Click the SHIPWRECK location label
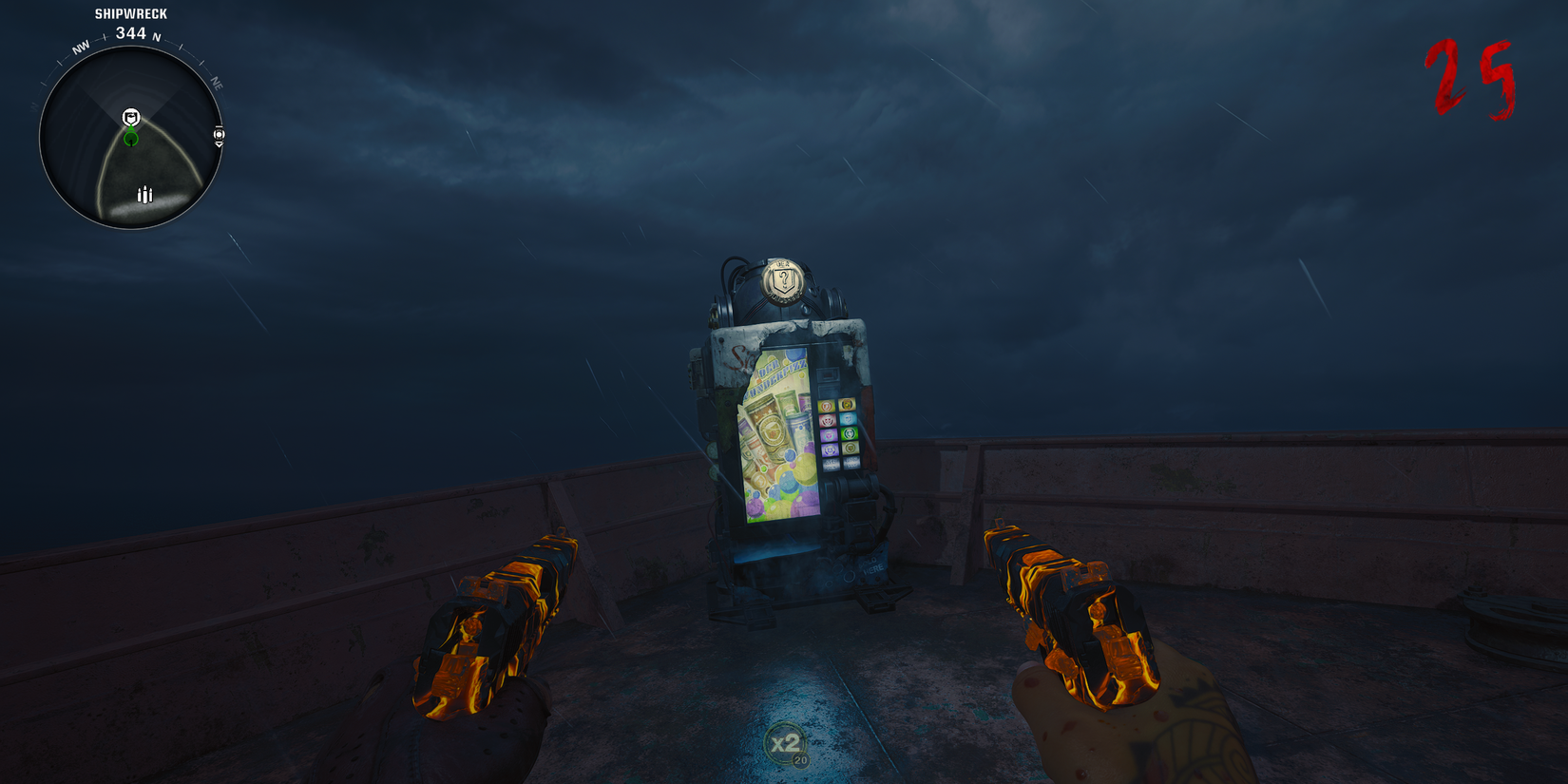Viewport: 1568px width, 784px height. coord(129,13)
